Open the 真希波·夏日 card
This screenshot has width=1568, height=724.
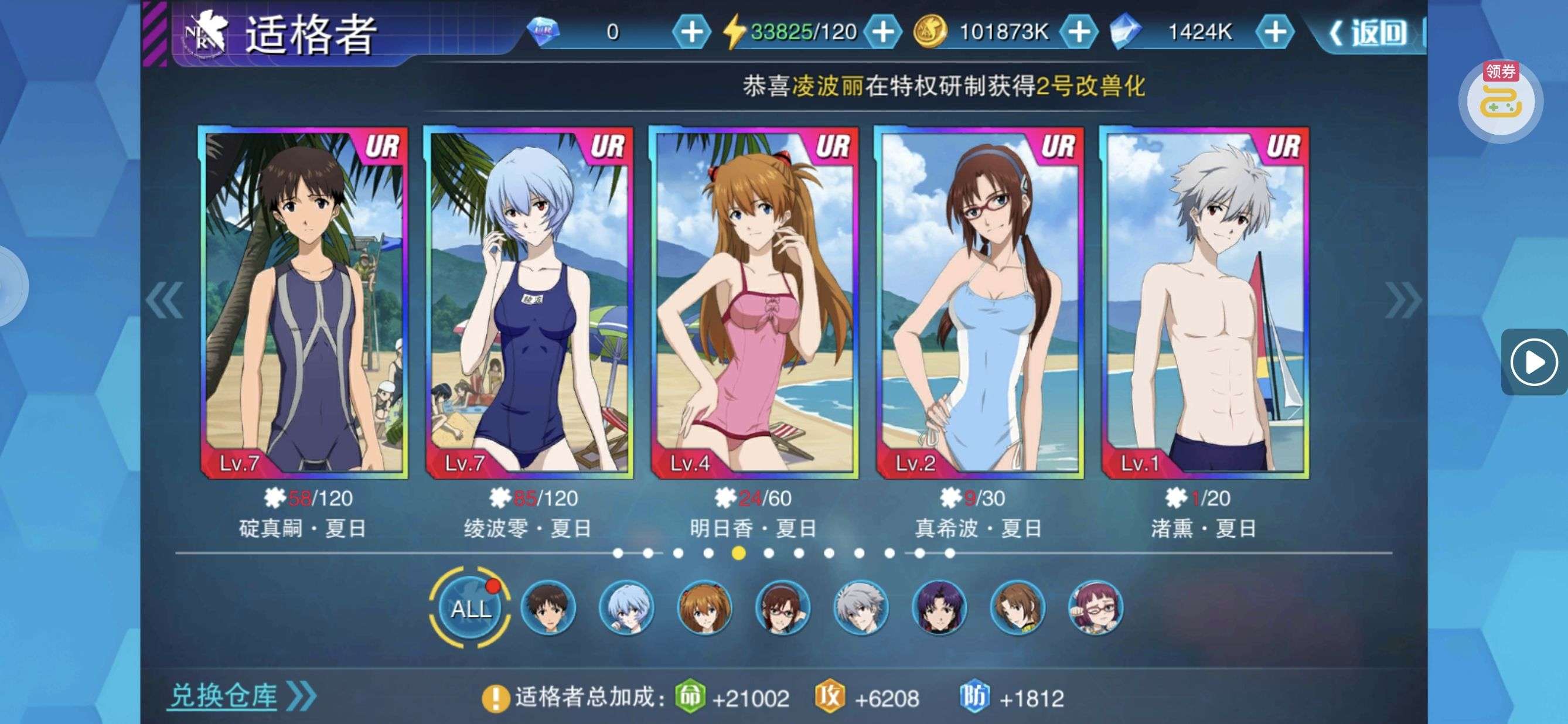979,302
